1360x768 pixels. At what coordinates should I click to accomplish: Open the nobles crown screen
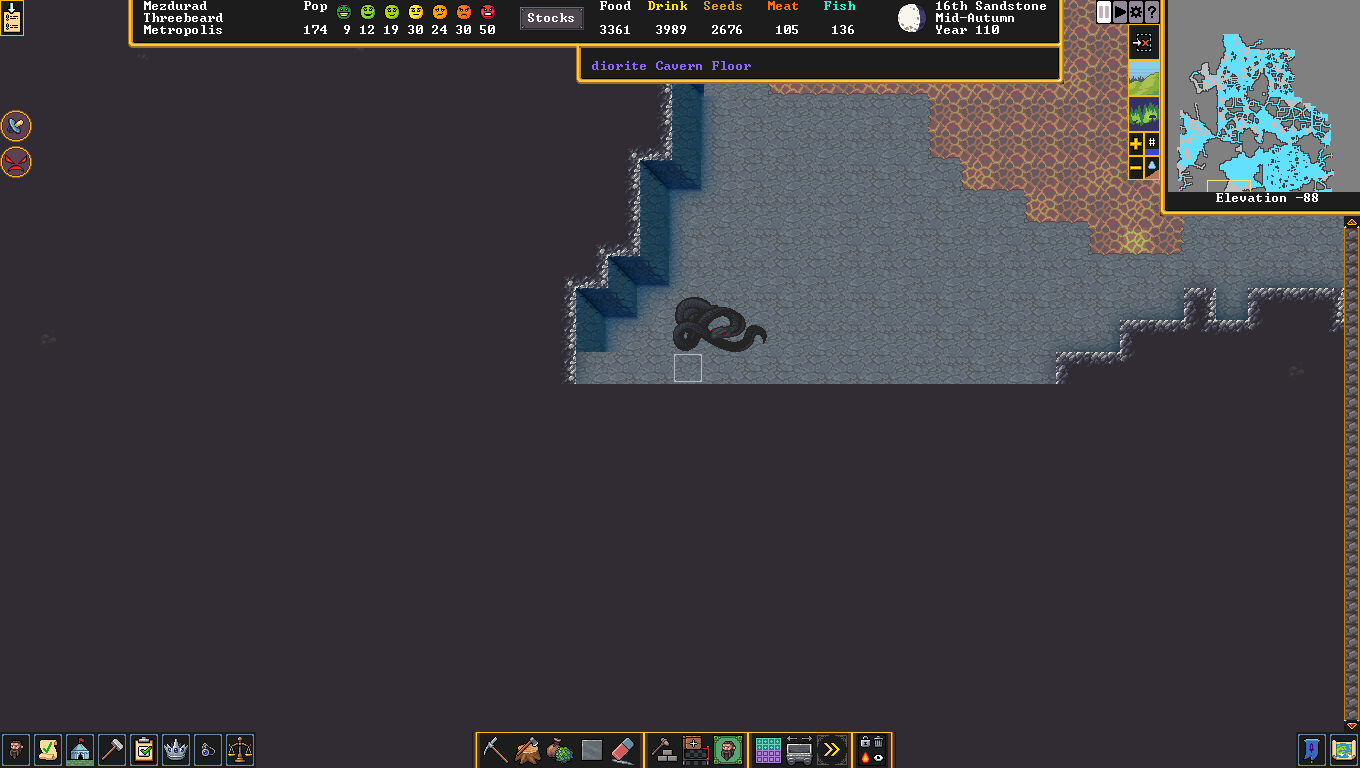tap(176, 749)
